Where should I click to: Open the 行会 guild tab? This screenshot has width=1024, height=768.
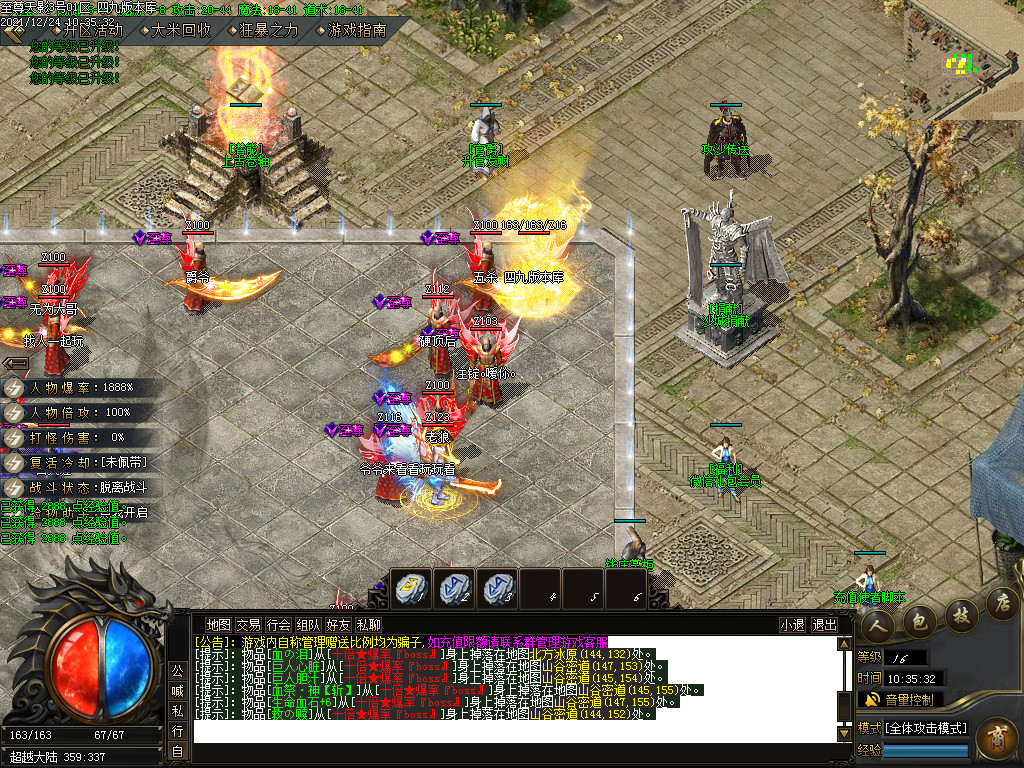[278, 625]
